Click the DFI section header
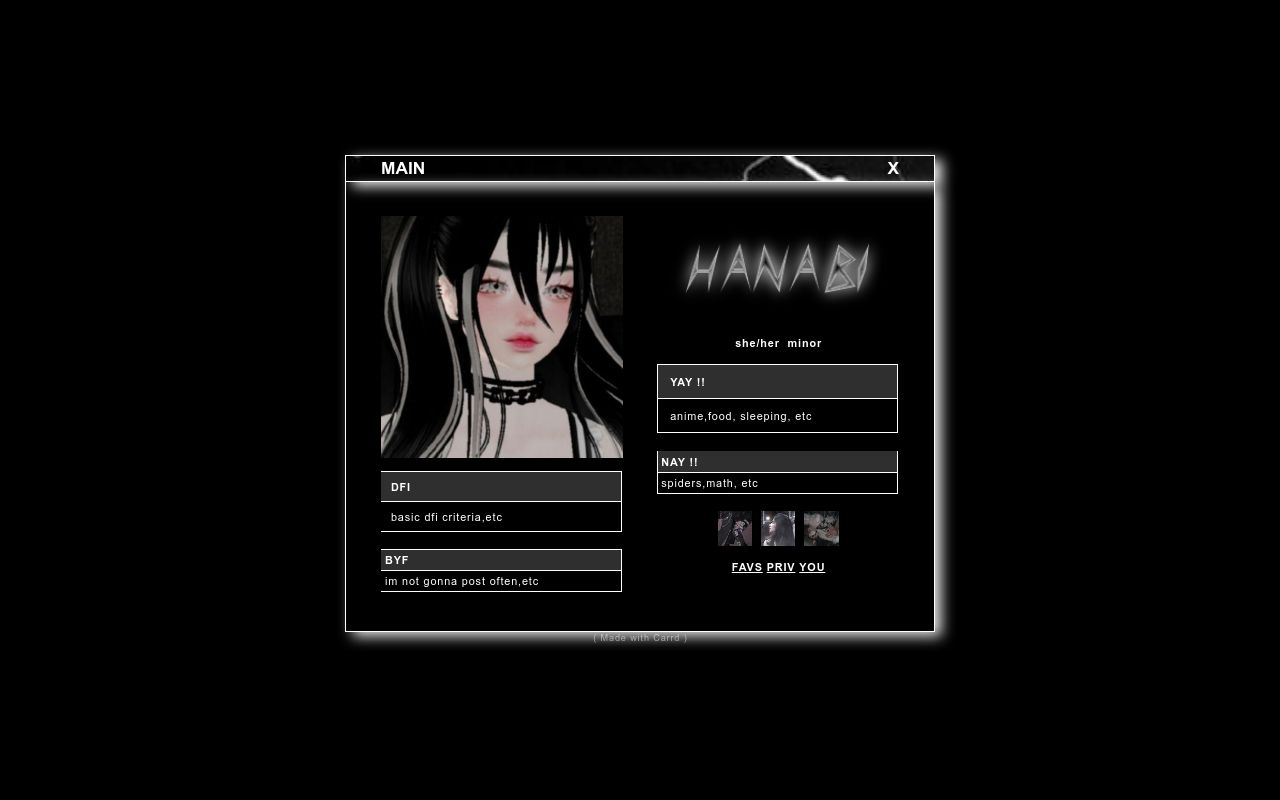Image resolution: width=1280 pixels, height=800 pixels. pyautogui.click(x=500, y=487)
